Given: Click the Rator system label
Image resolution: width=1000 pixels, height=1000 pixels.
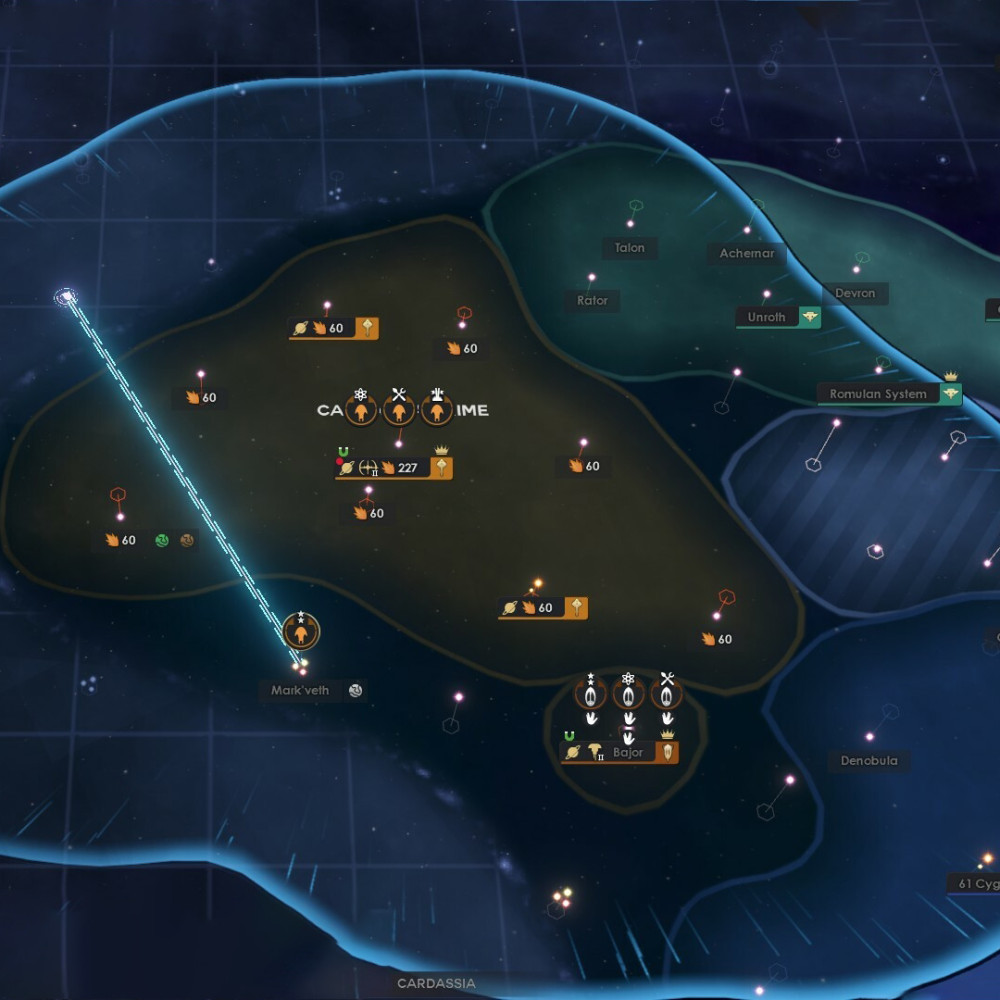Looking at the screenshot, I should tap(592, 300).
